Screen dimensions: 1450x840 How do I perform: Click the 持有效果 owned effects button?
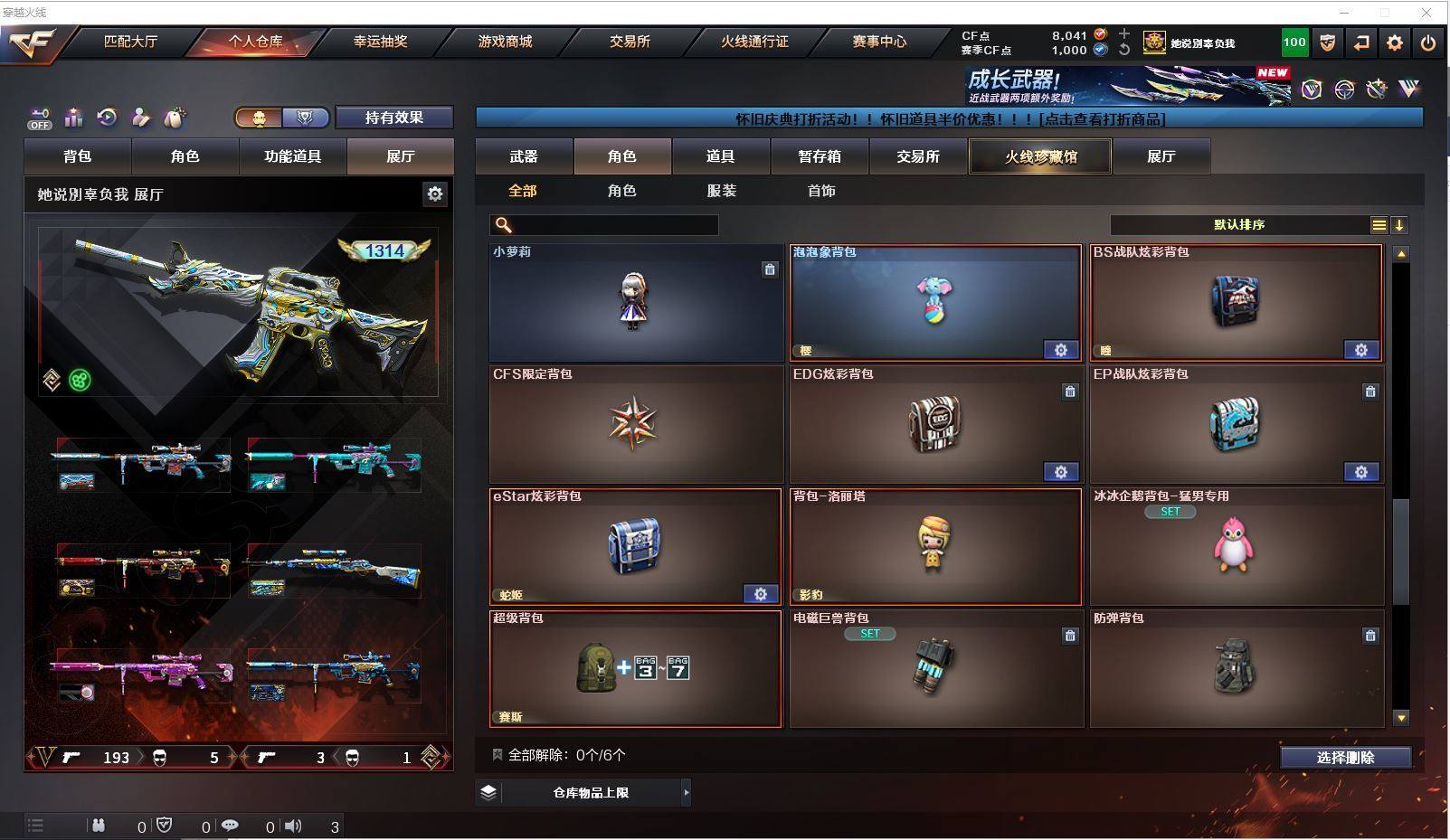393,118
